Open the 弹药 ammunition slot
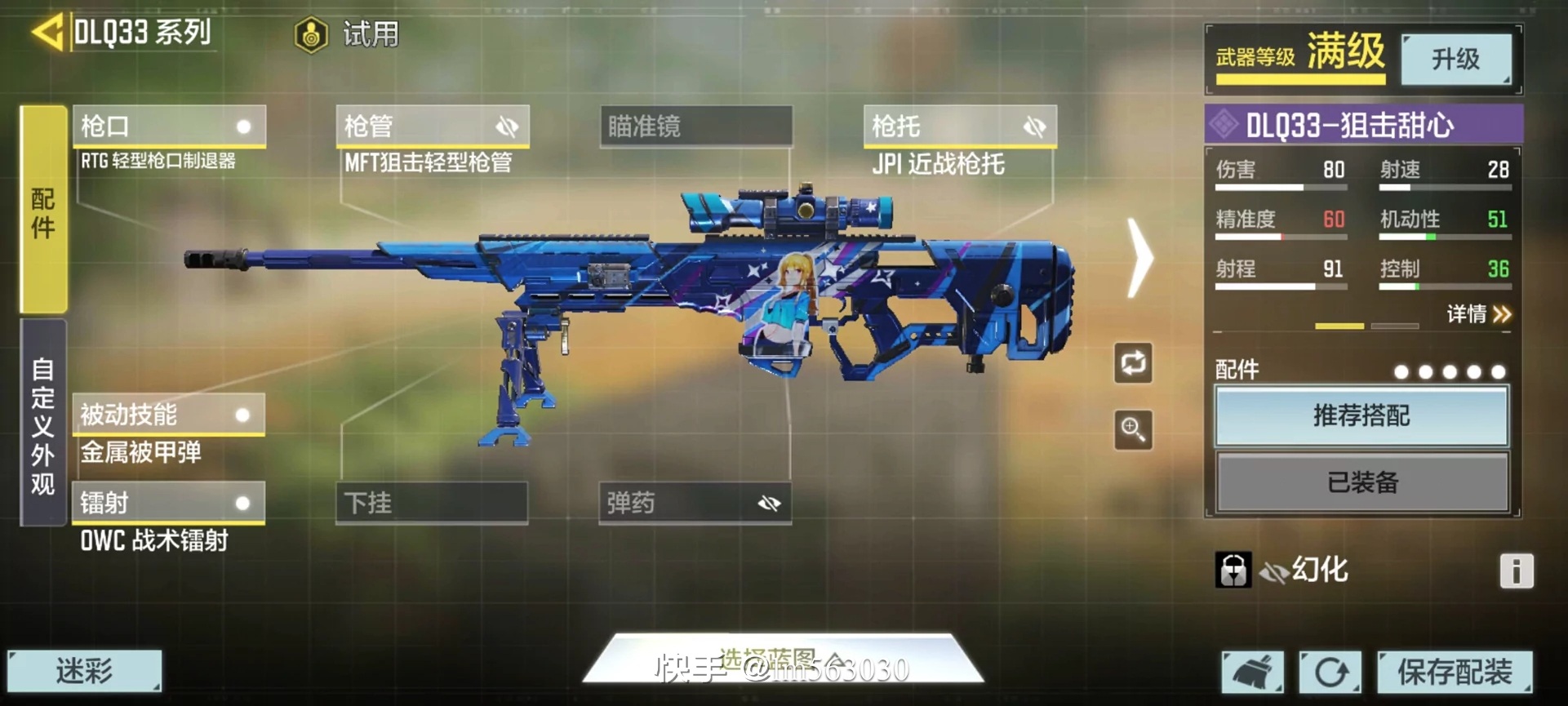This screenshot has width=1568, height=706. [x=695, y=503]
